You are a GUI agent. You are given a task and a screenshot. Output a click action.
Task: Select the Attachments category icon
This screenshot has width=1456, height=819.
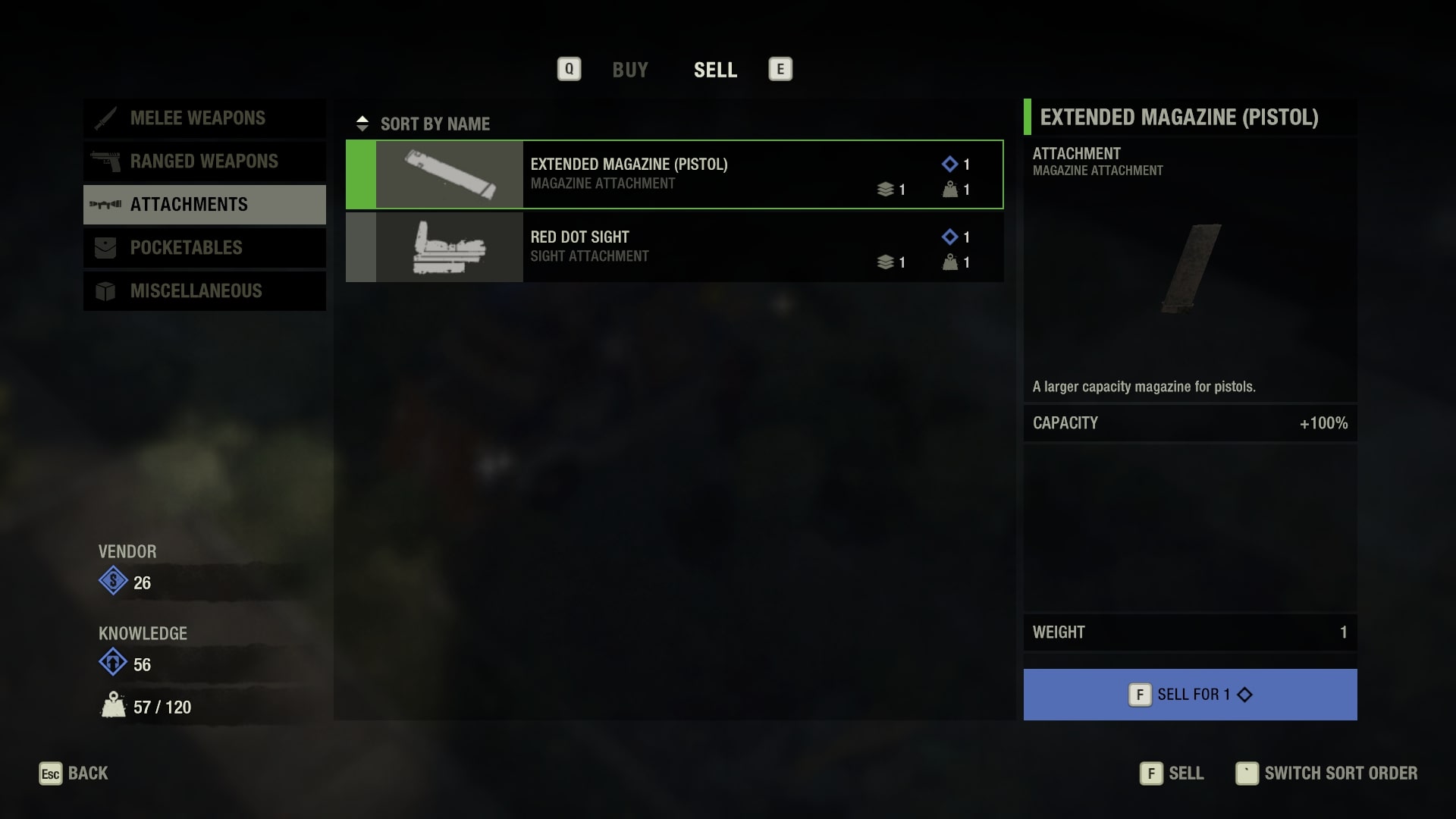pyautogui.click(x=107, y=204)
